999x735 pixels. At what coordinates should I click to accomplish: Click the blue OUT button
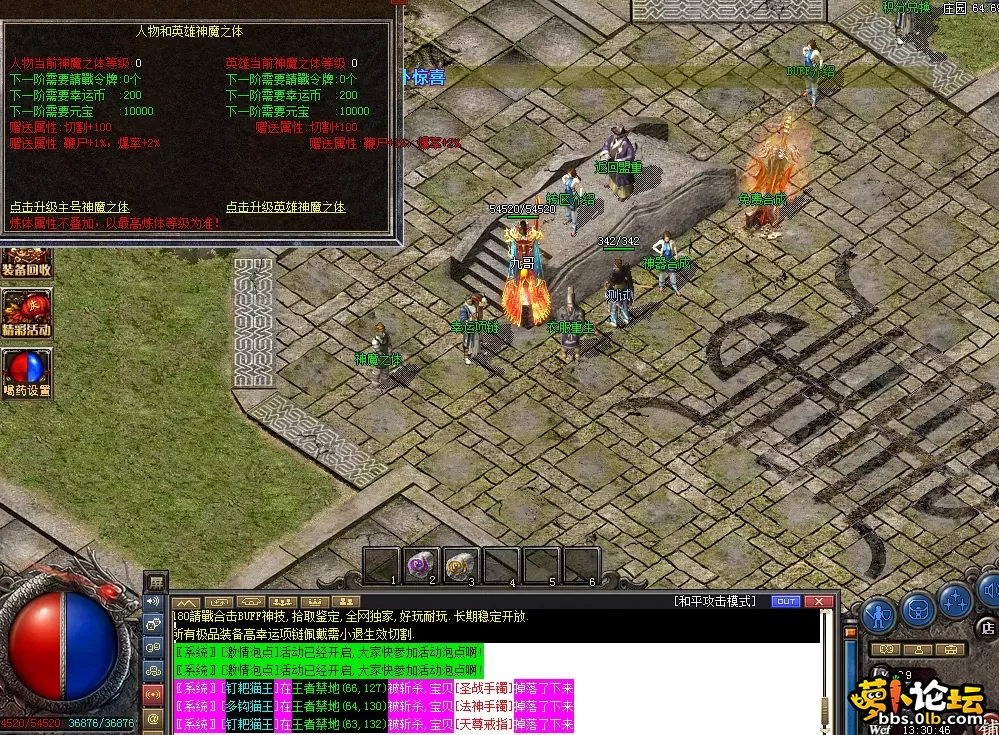pos(785,601)
